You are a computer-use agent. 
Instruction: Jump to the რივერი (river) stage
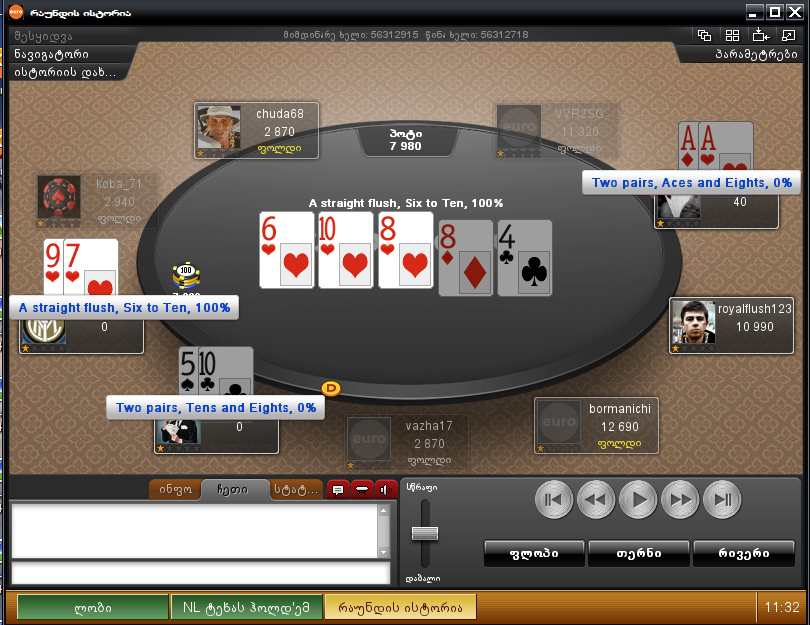tap(743, 553)
